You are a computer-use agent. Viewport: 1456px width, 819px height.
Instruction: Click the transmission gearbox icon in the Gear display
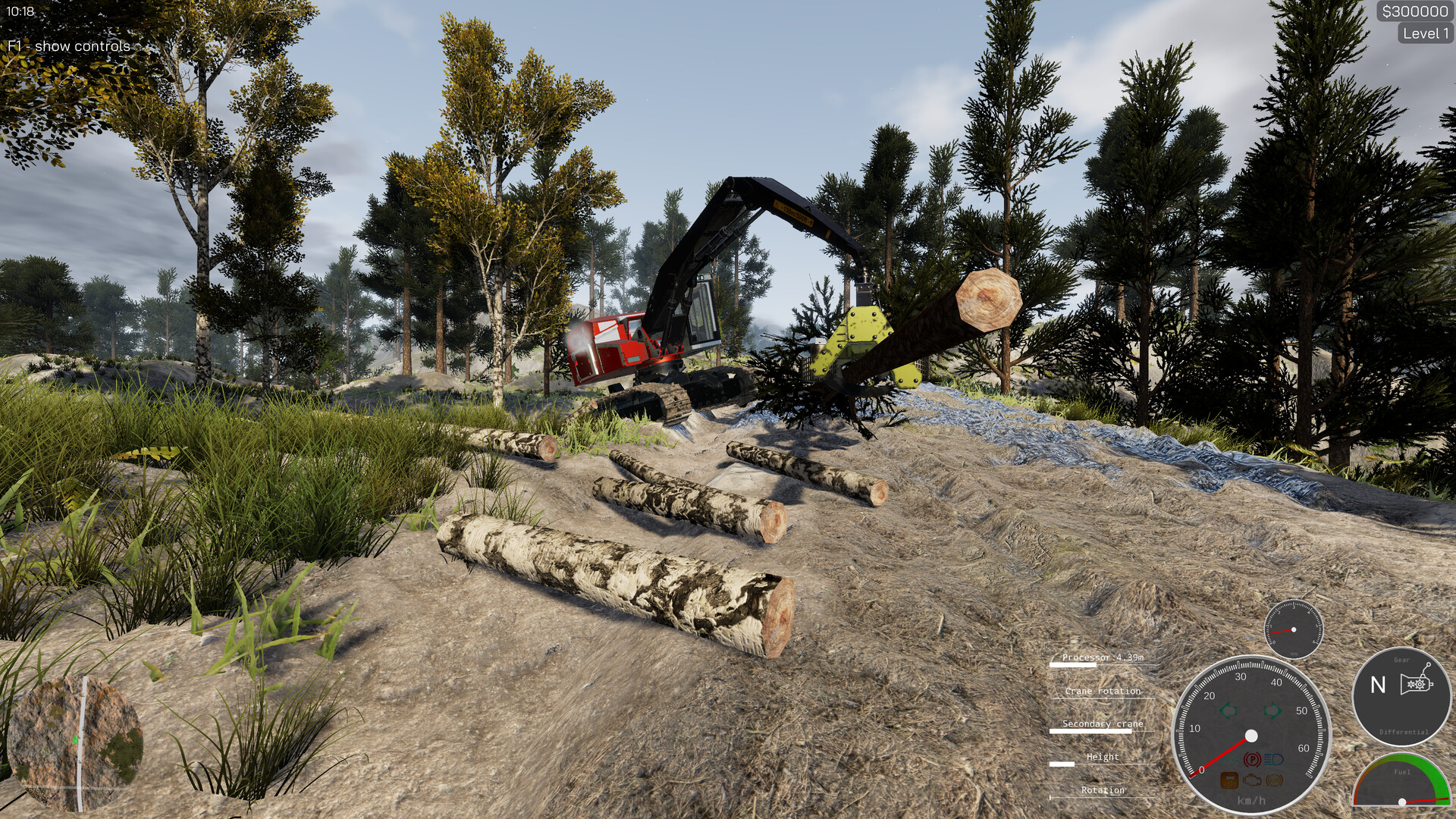1415,682
